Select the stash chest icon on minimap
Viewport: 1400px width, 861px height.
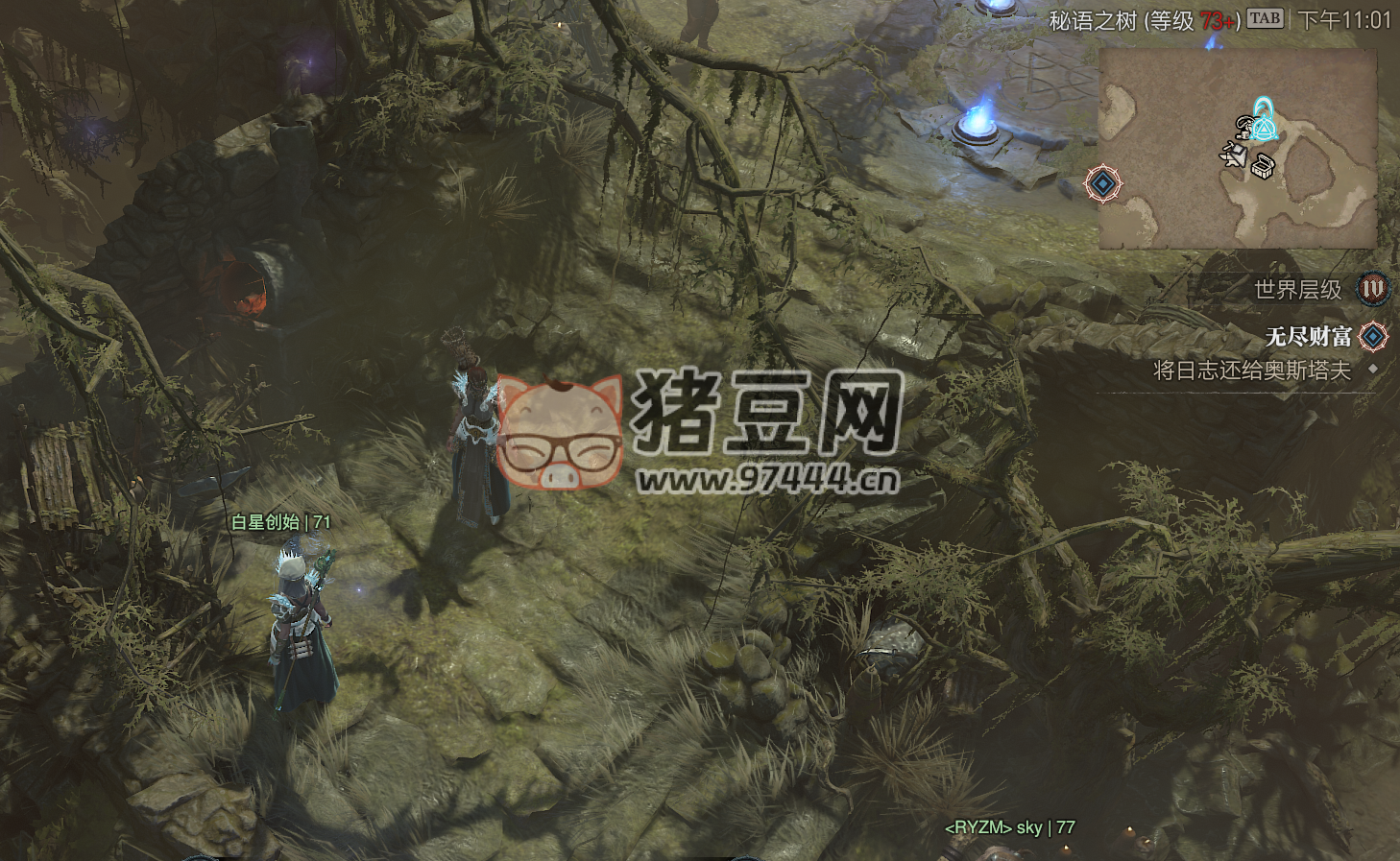(1262, 165)
